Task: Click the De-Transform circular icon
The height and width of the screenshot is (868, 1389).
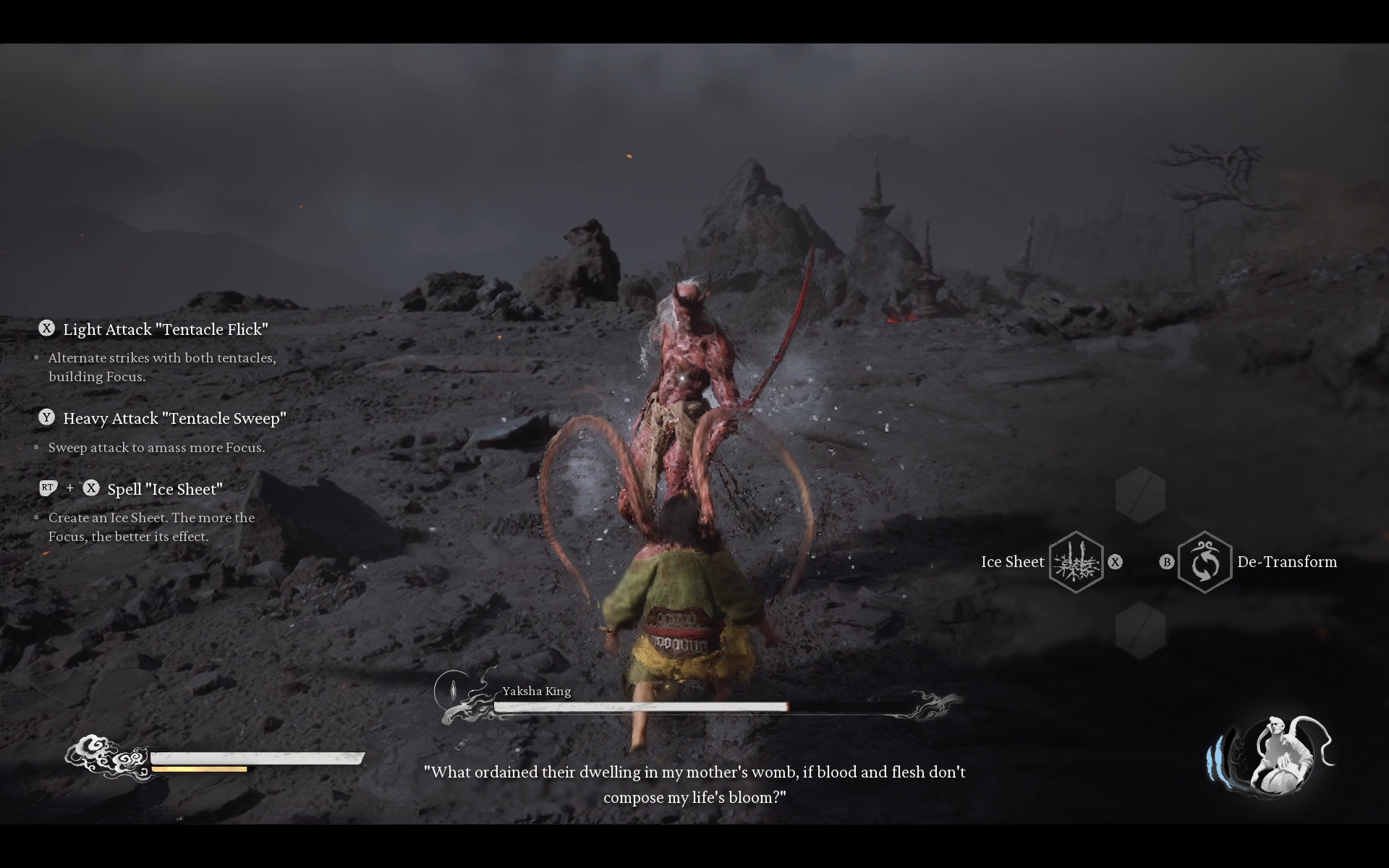Action: coord(1205,562)
